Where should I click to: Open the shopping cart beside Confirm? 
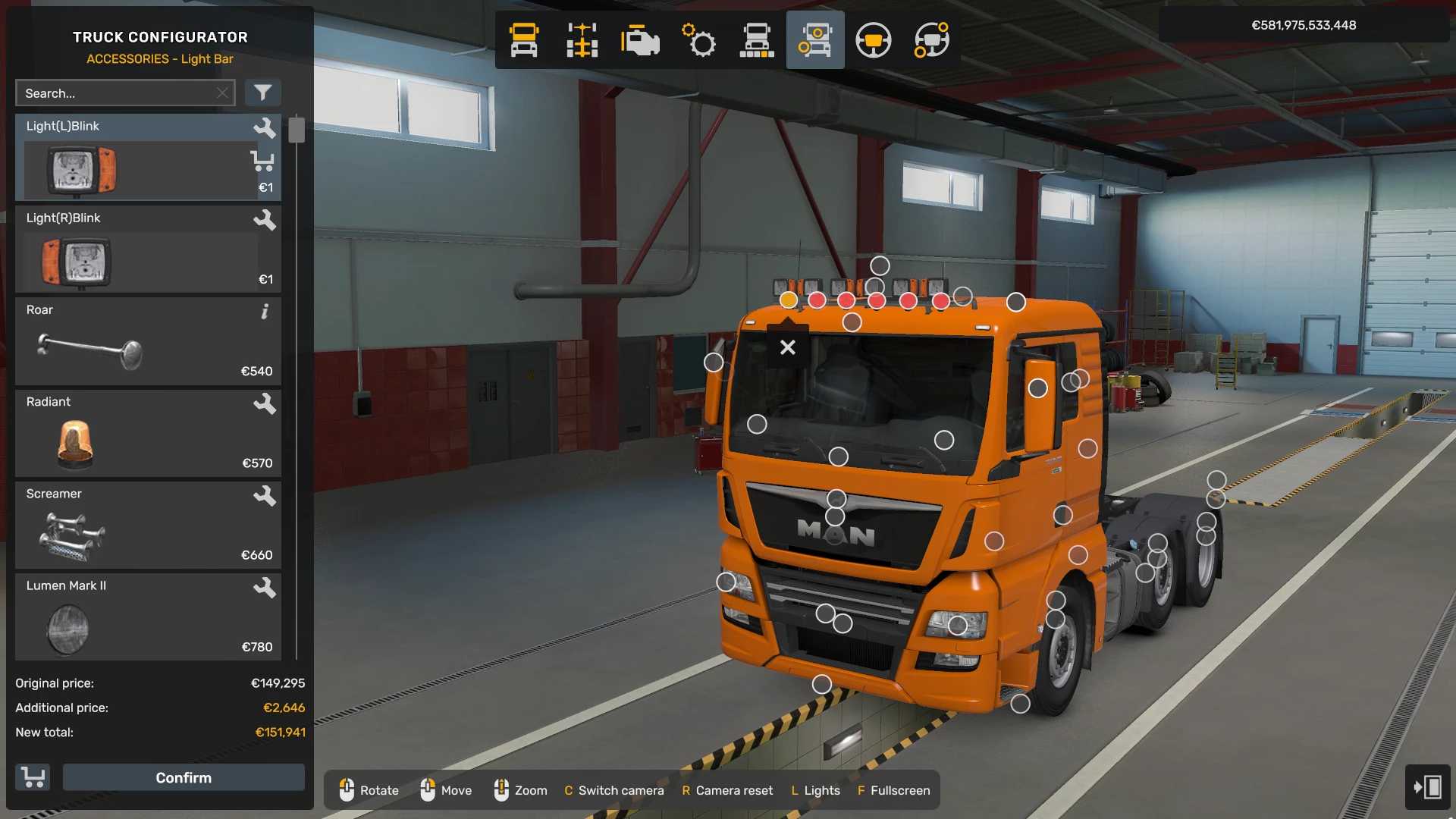[33, 777]
